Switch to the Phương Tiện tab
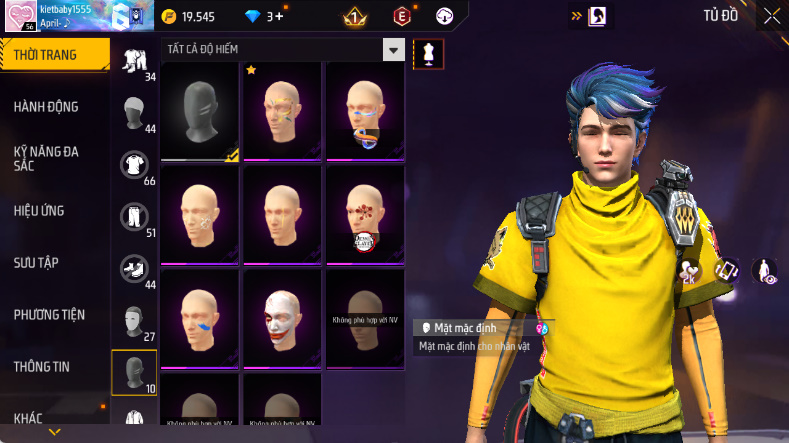This screenshot has width=789, height=443. point(49,315)
